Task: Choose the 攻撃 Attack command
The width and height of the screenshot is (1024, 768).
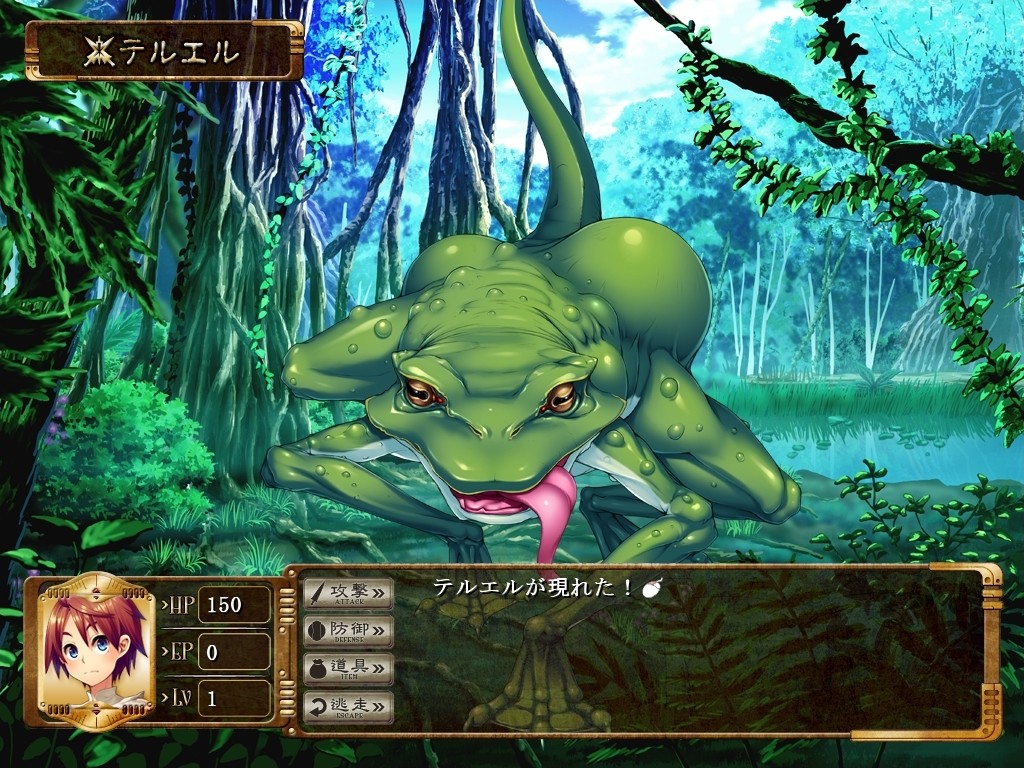Action: point(348,594)
